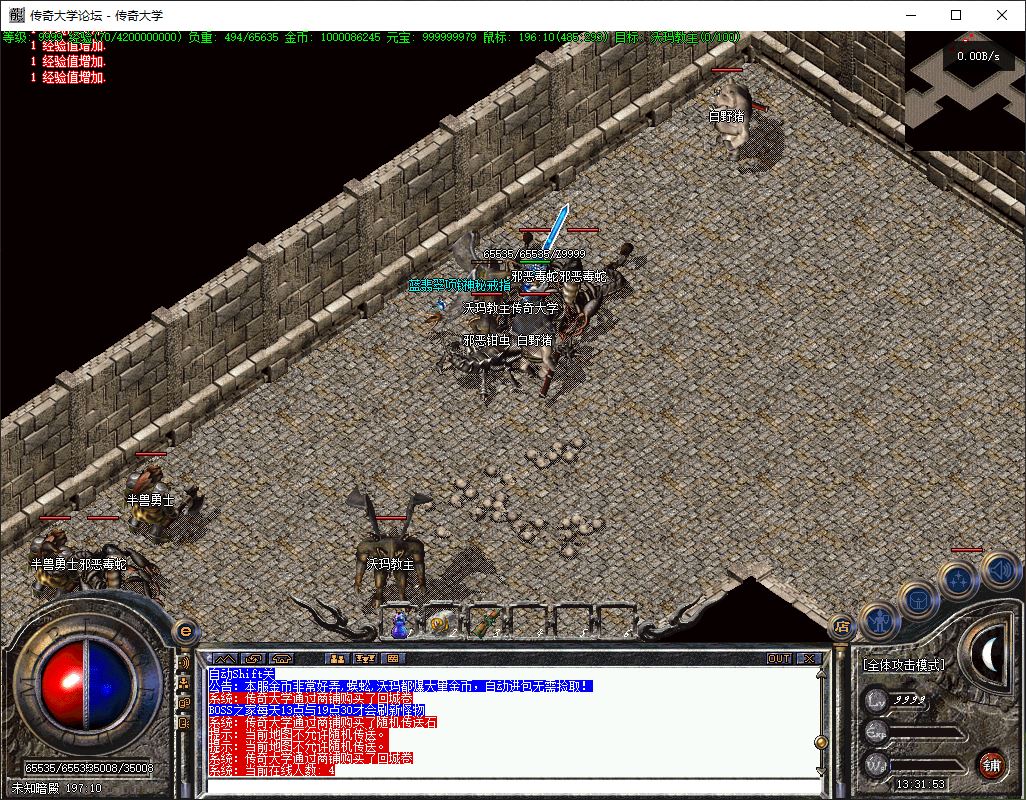Close the game window
Viewport: 1026px width, 800px height.
1002,15
